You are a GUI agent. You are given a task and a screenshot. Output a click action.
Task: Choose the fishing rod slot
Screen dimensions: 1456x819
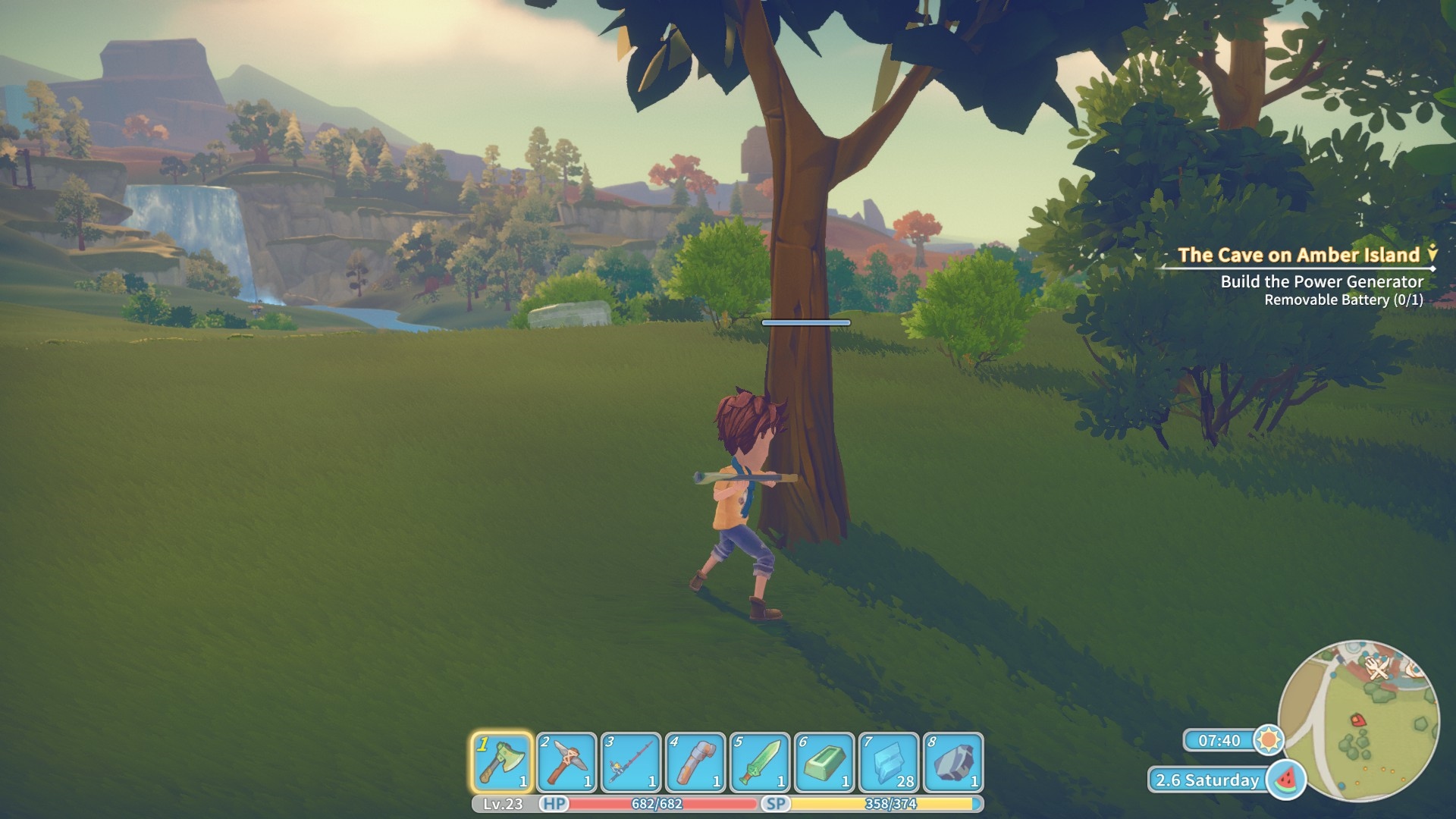coord(631,762)
